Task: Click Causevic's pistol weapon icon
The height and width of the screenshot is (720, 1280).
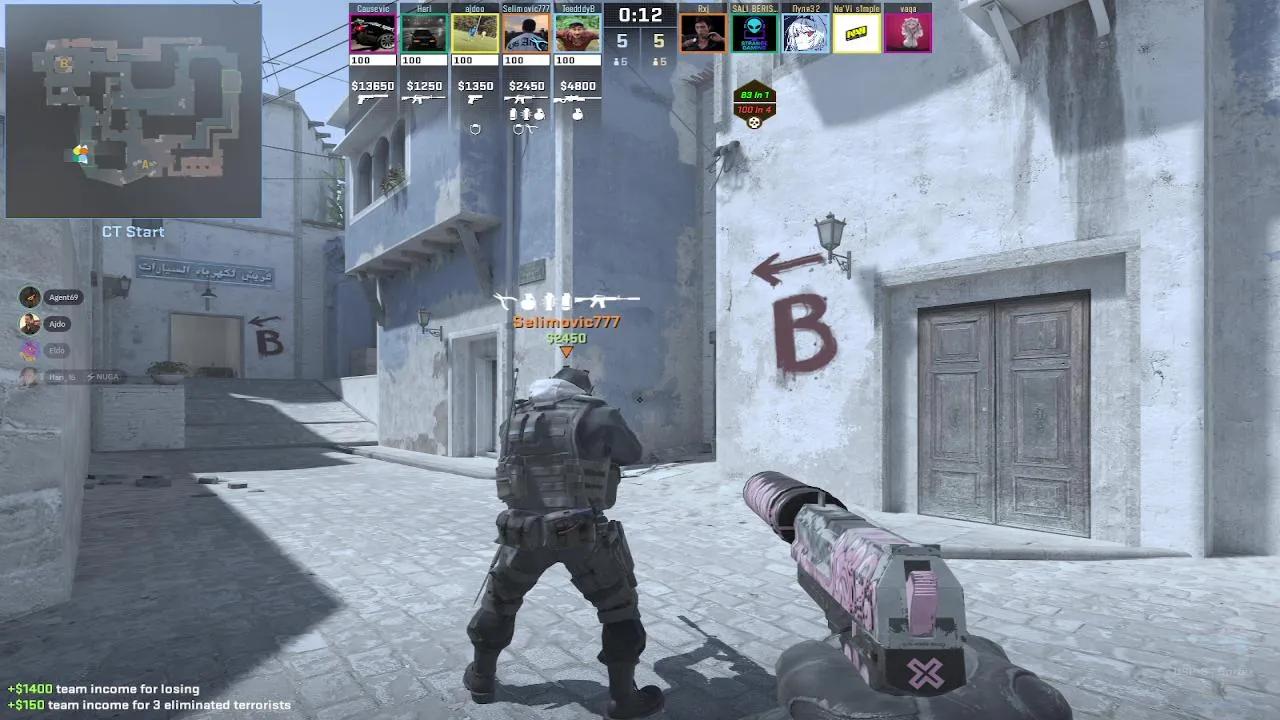Action: 373,99
